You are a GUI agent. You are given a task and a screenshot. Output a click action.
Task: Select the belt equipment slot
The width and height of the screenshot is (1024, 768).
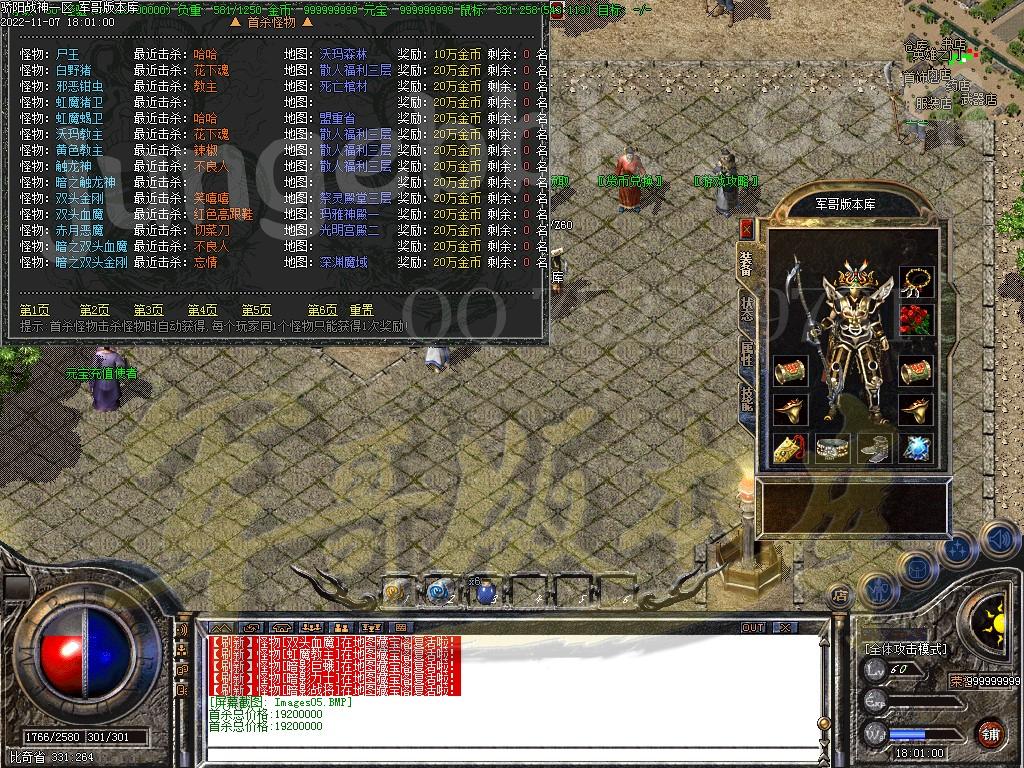click(831, 449)
